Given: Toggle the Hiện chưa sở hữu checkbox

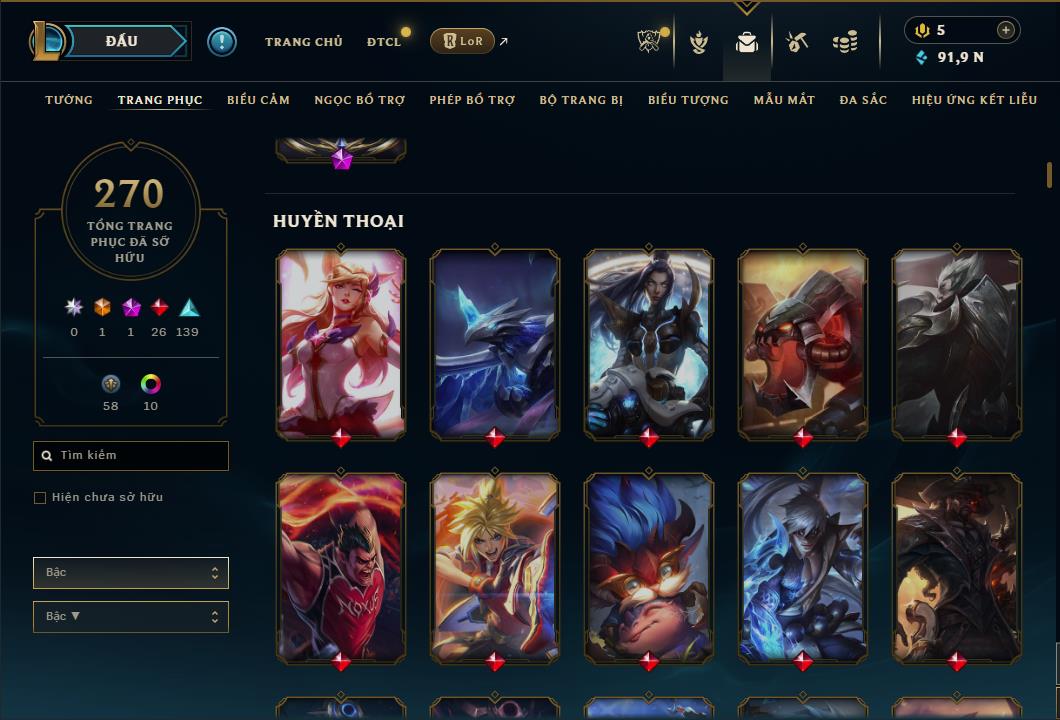Looking at the screenshot, I should click(40, 498).
